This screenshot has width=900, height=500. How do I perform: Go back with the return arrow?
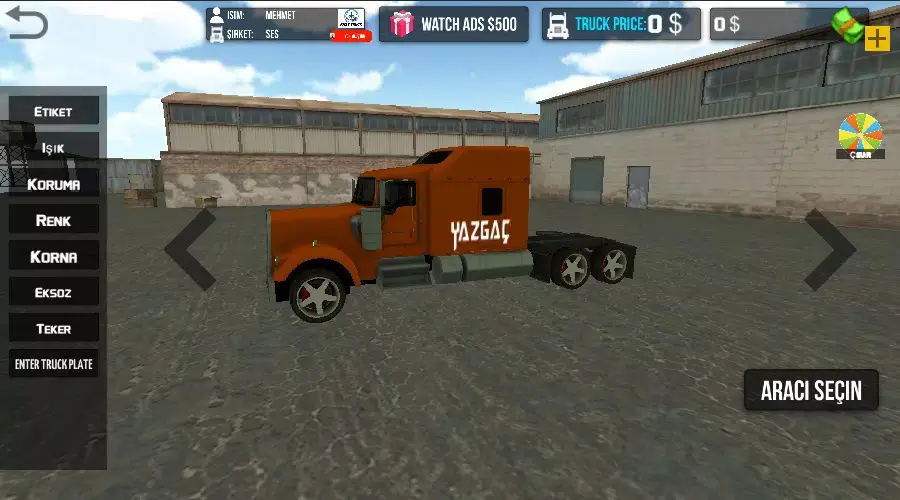[26, 22]
